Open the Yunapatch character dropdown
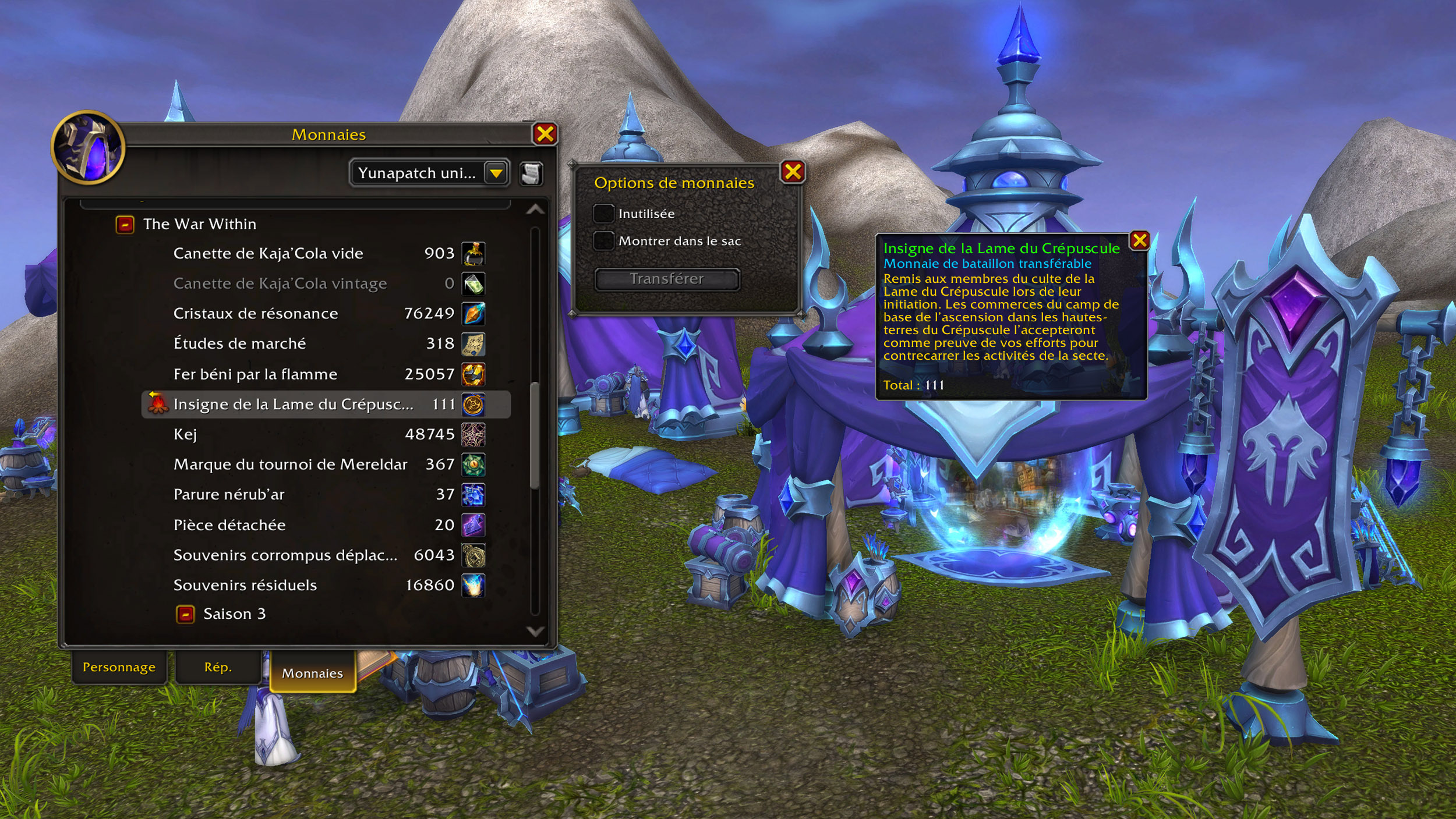The height and width of the screenshot is (819, 1456). 496,173
